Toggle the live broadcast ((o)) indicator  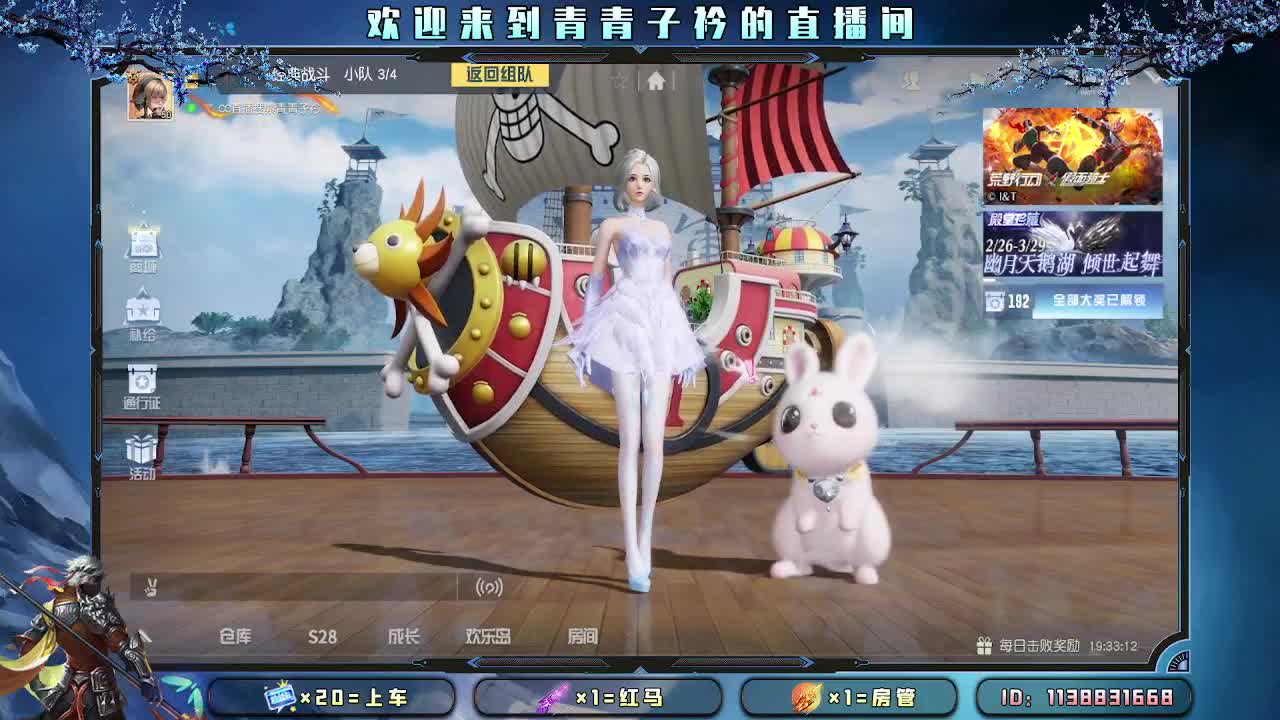pos(489,589)
